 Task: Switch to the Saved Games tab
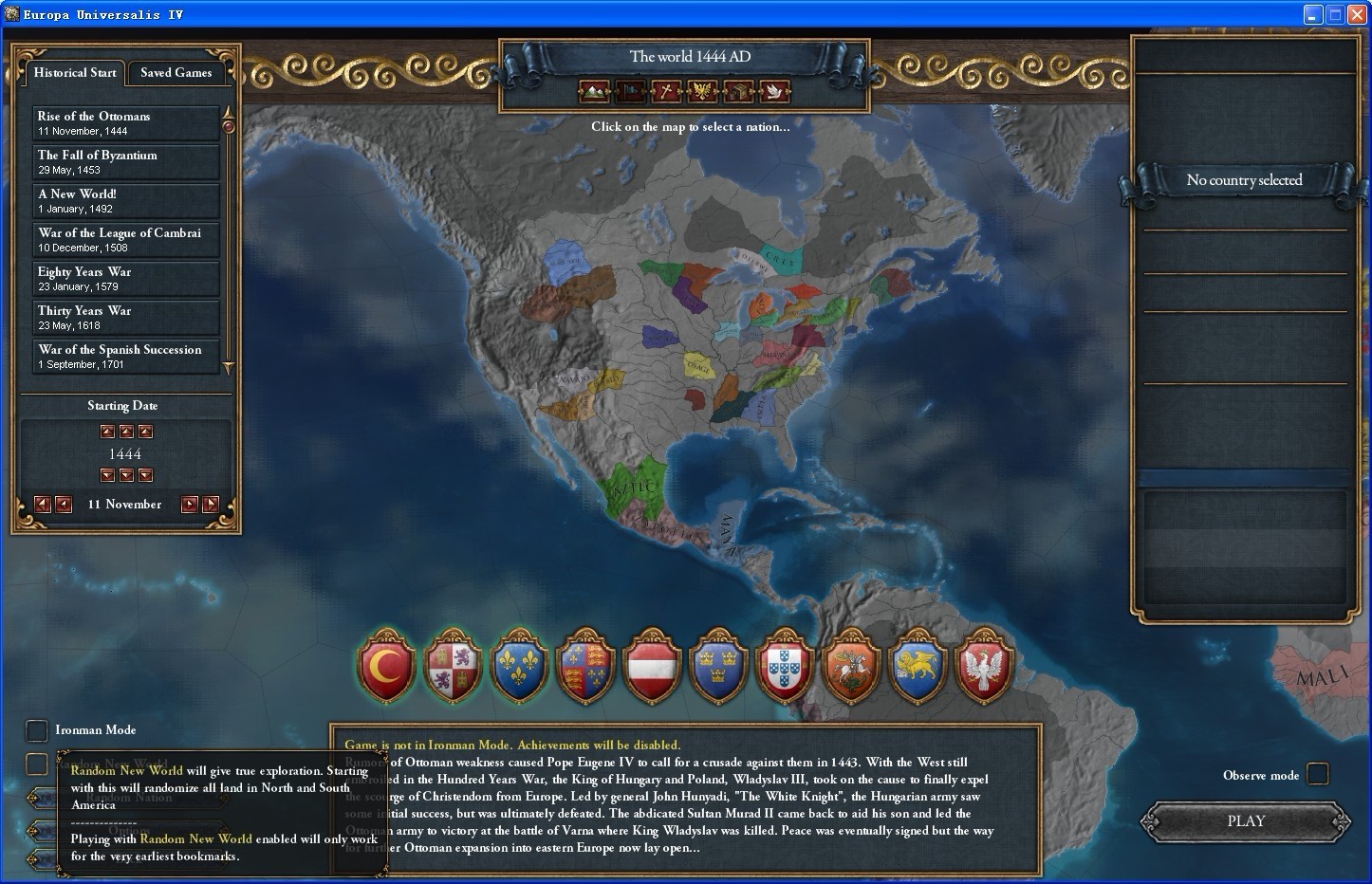(x=176, y=73)
